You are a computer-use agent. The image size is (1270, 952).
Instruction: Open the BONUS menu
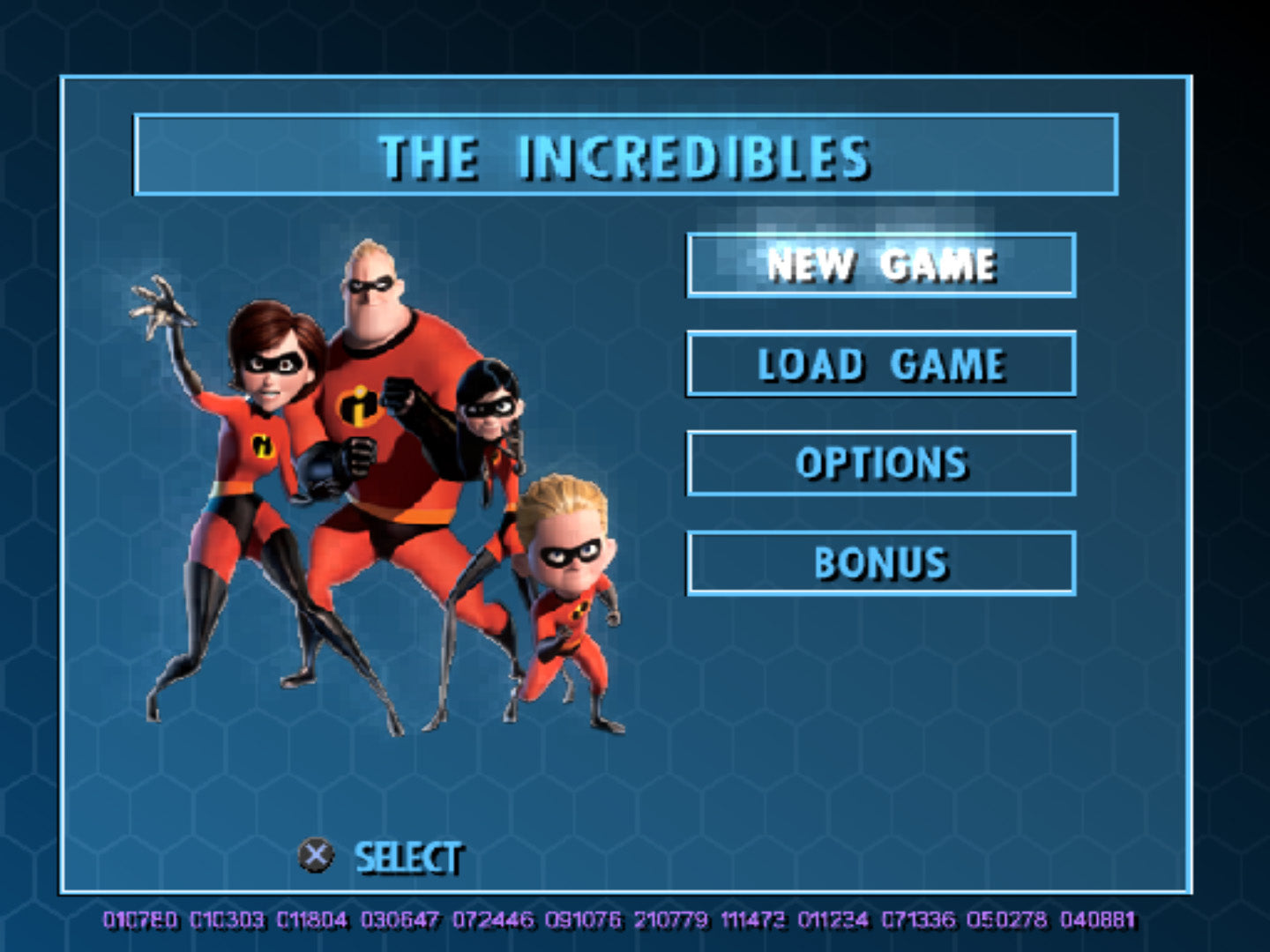coord(882,561)
